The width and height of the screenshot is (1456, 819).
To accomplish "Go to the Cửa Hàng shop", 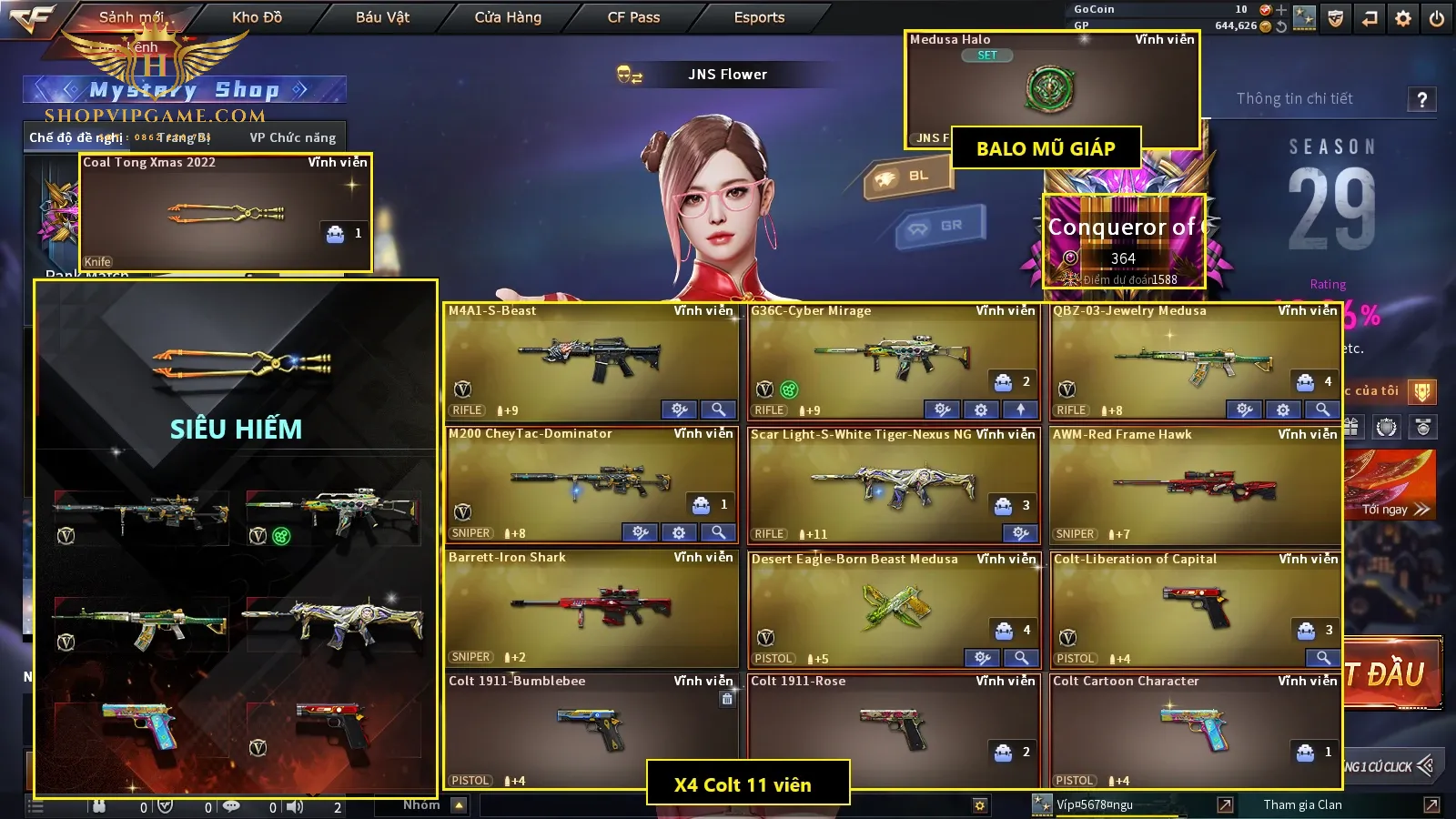I will tap(508, 17).
